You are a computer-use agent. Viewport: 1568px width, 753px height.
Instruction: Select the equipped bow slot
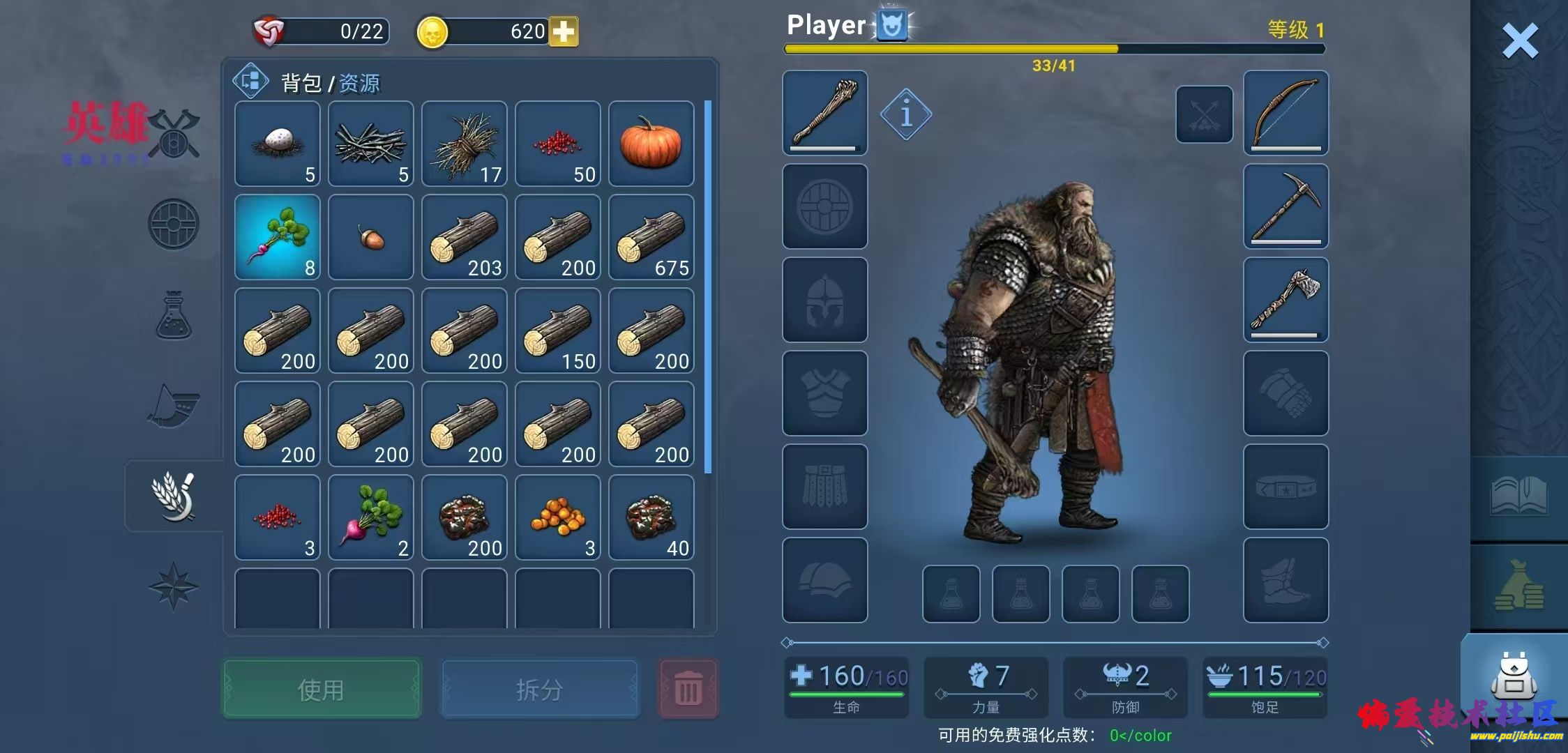(x=1286, y=112)
